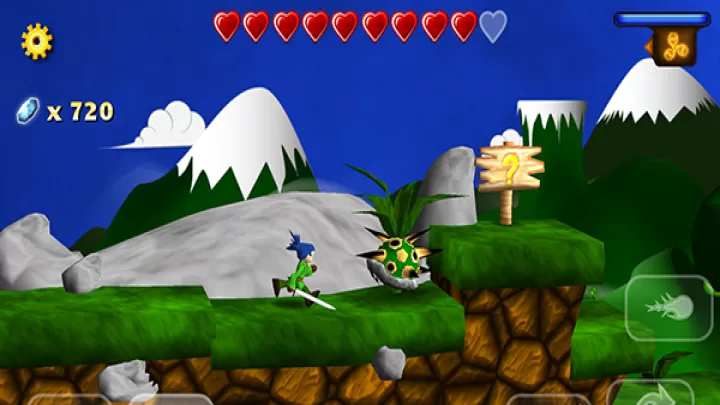Select the golden triskelion magic icon
720x405 pixels.
click(x=674, y=46)
